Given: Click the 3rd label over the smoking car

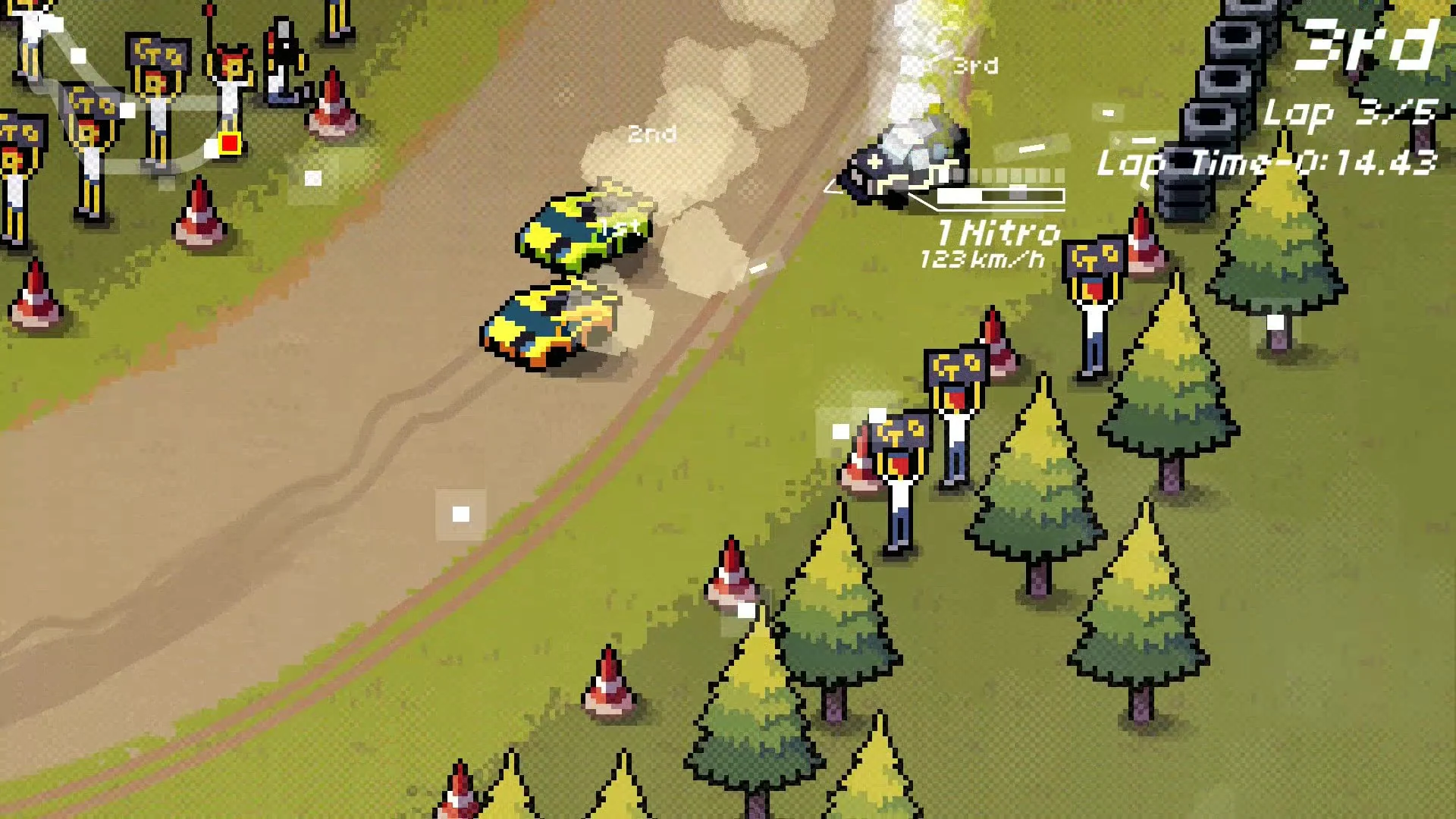Looking at the screenshot, I should tap(974, 67).
